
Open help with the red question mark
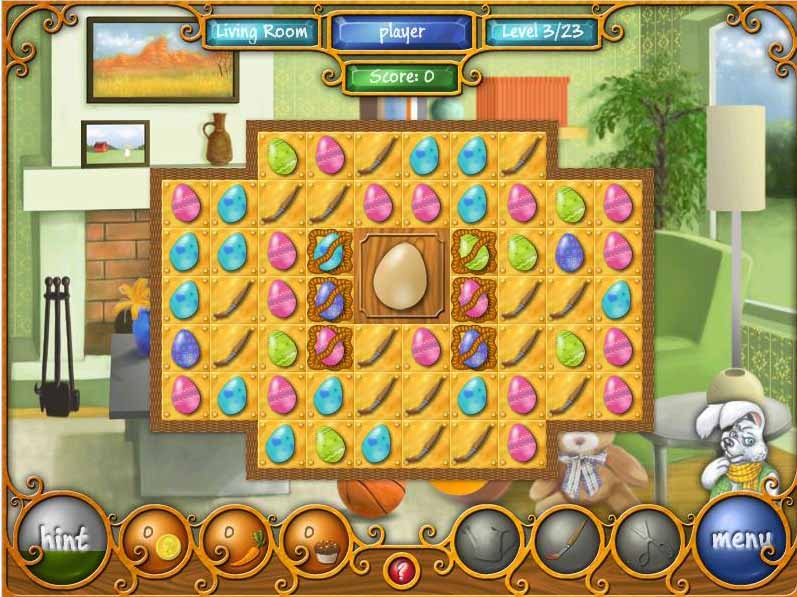tap(402, 571)
